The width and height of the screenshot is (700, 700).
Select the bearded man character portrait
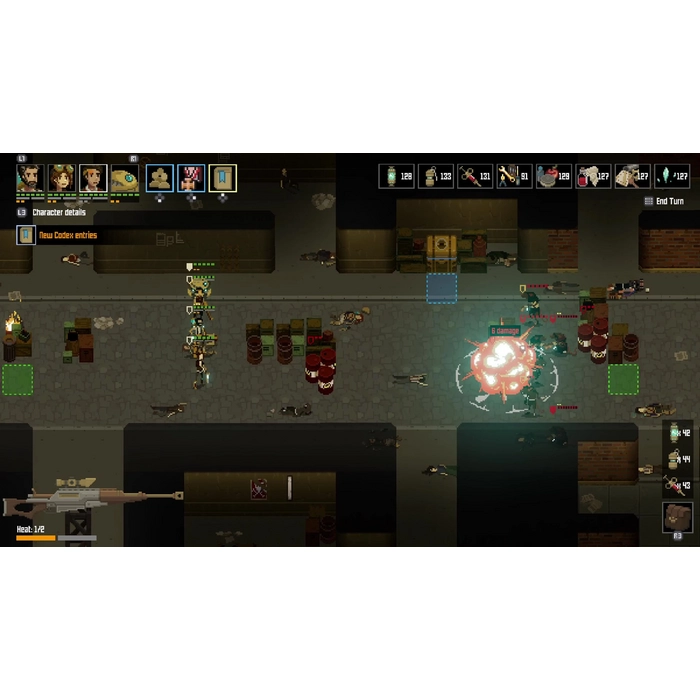29,178
